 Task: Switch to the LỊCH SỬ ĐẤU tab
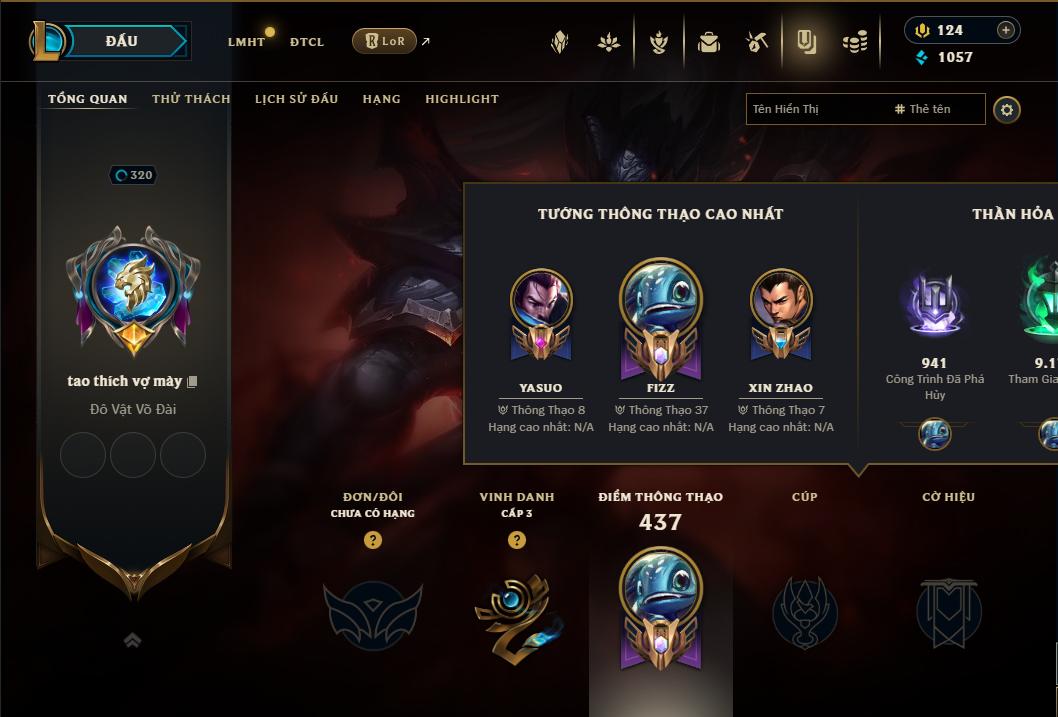coord(296,99)
